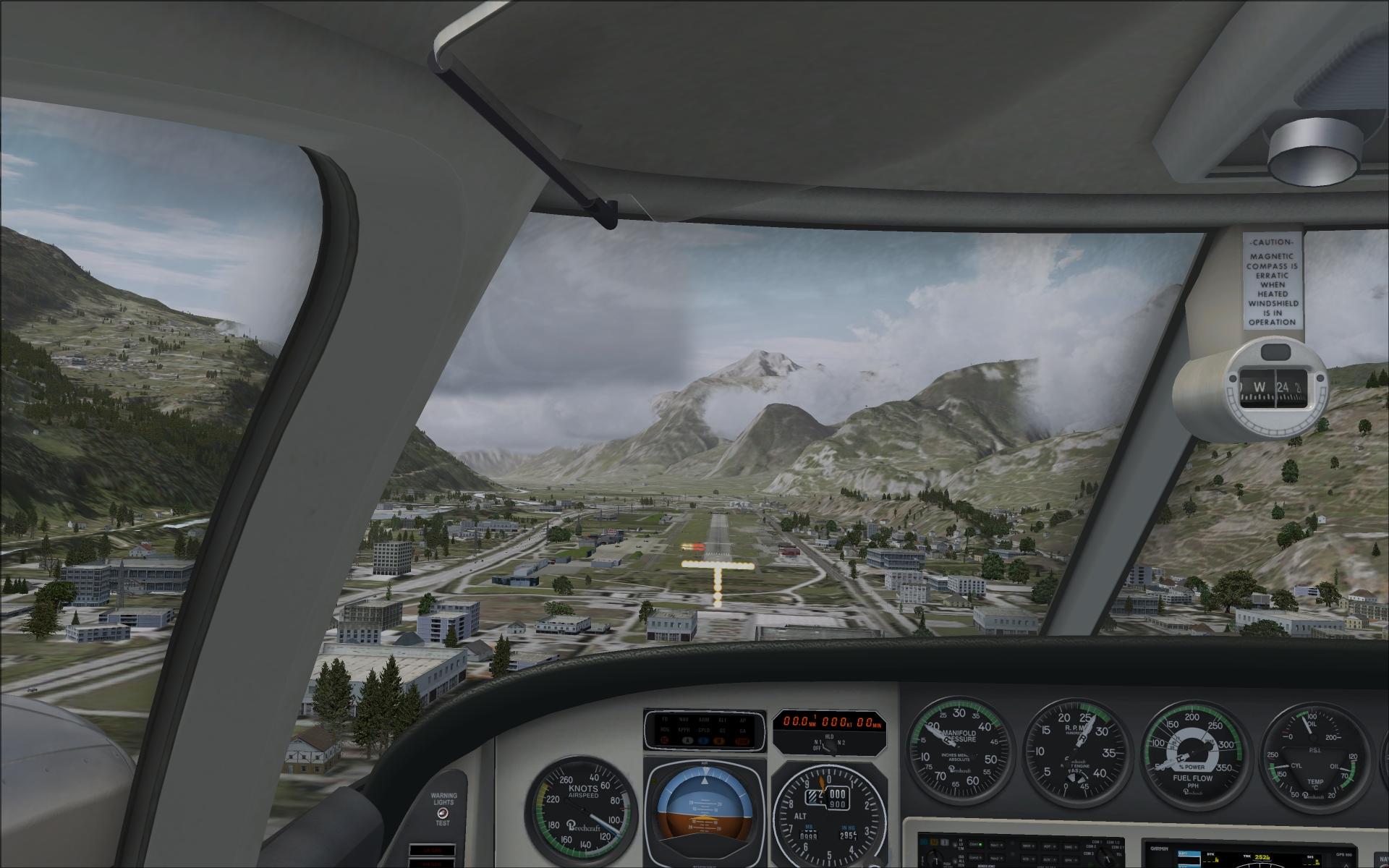The width and height of the screenshot is (1389, 868).
Task: Toggle the Com1 audio panel button
Action: 977,844
